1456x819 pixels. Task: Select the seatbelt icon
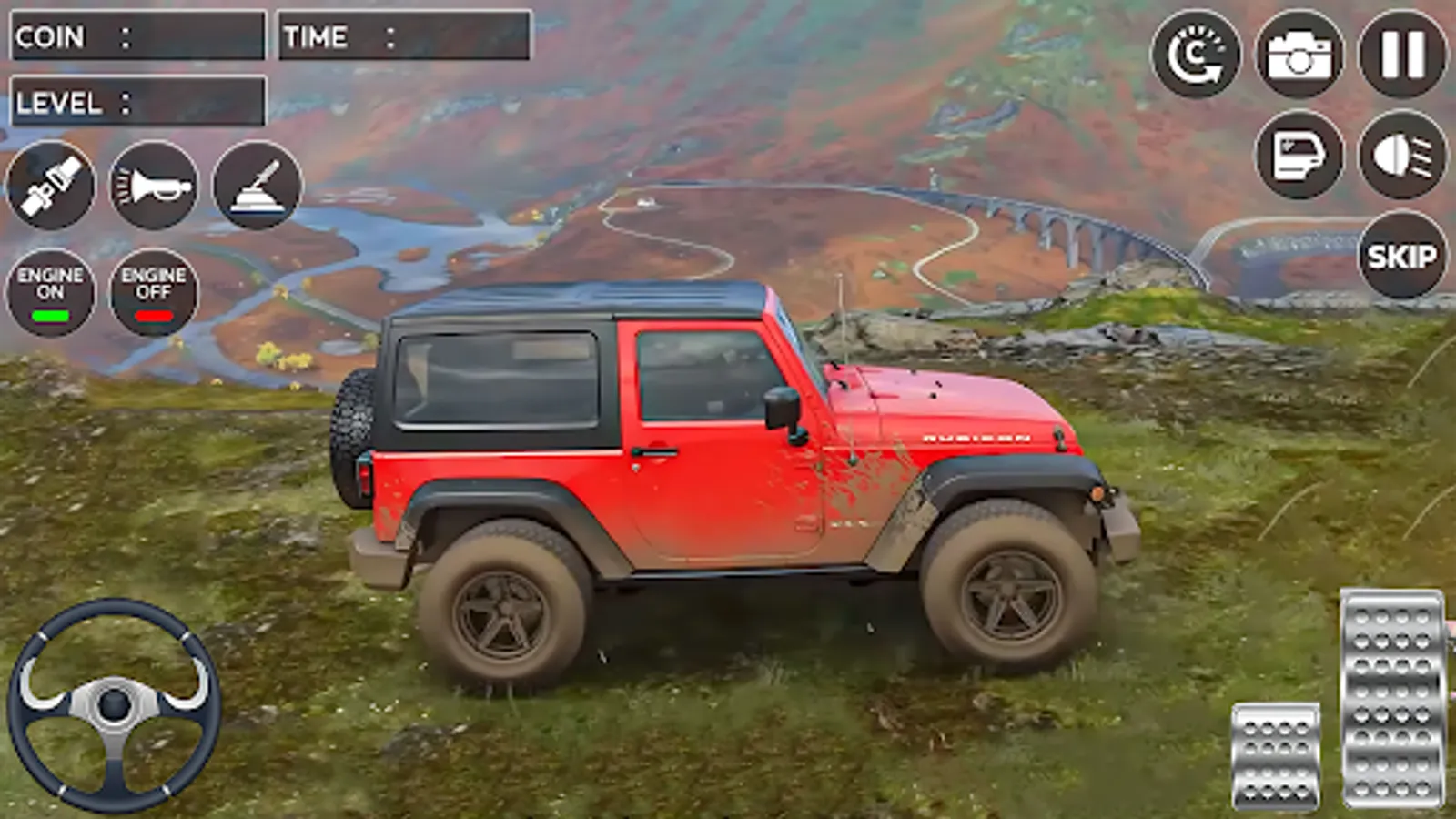point(50,187)
